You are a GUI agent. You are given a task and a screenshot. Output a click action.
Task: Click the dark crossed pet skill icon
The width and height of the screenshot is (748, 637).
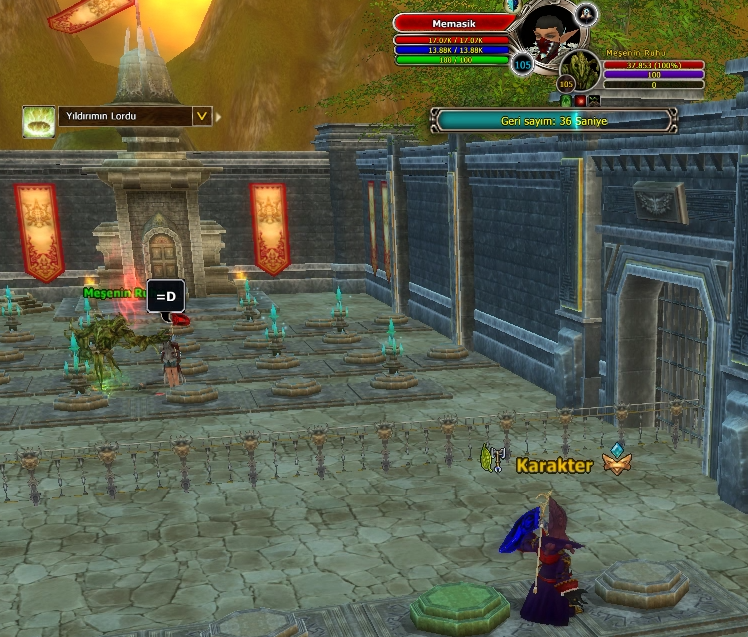594,100
